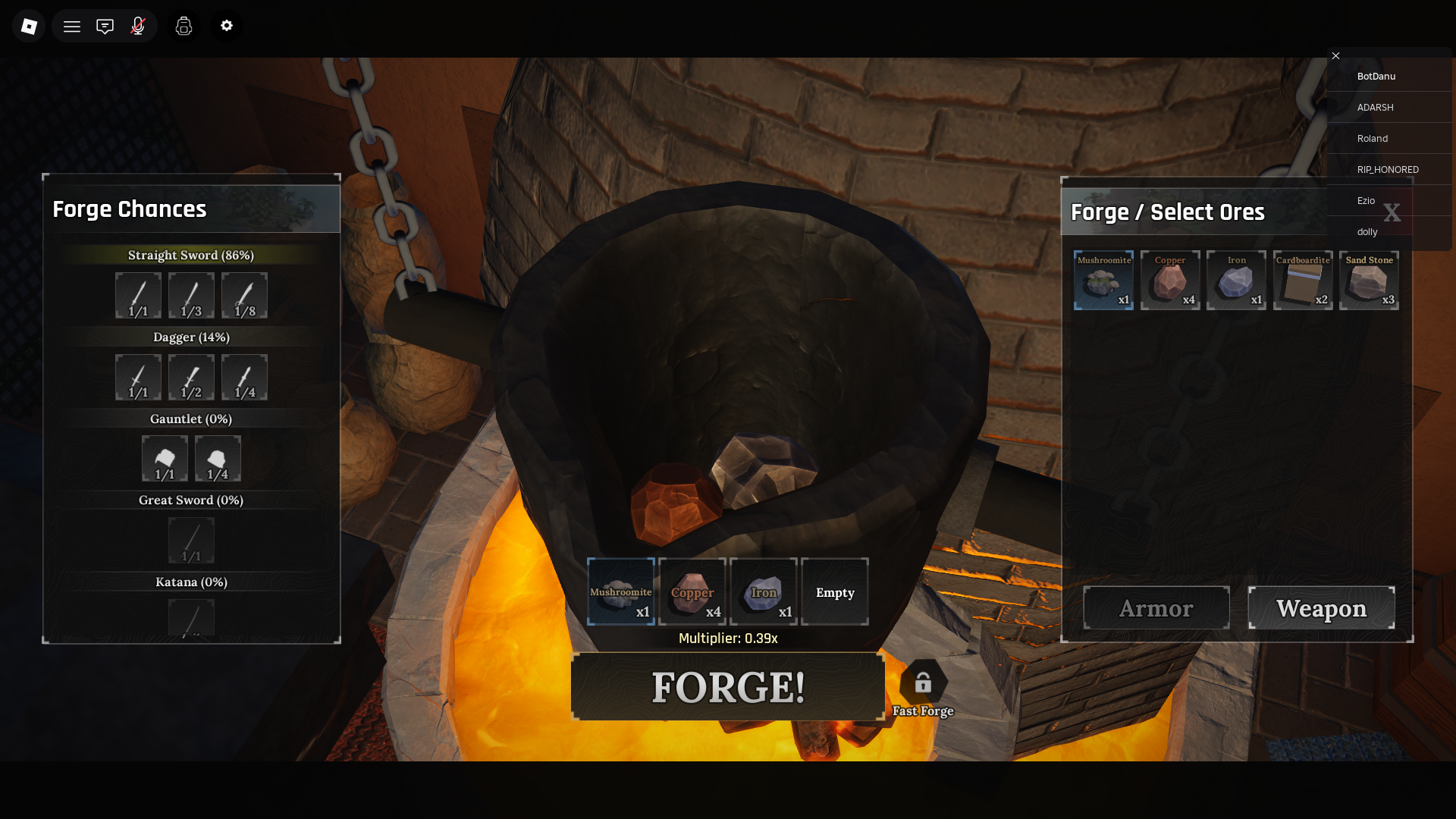Image resolution: width=1456 pixels, height=819 pixels.
Task: Select the Copper ore x4
Action: (x=1169, y=281)
